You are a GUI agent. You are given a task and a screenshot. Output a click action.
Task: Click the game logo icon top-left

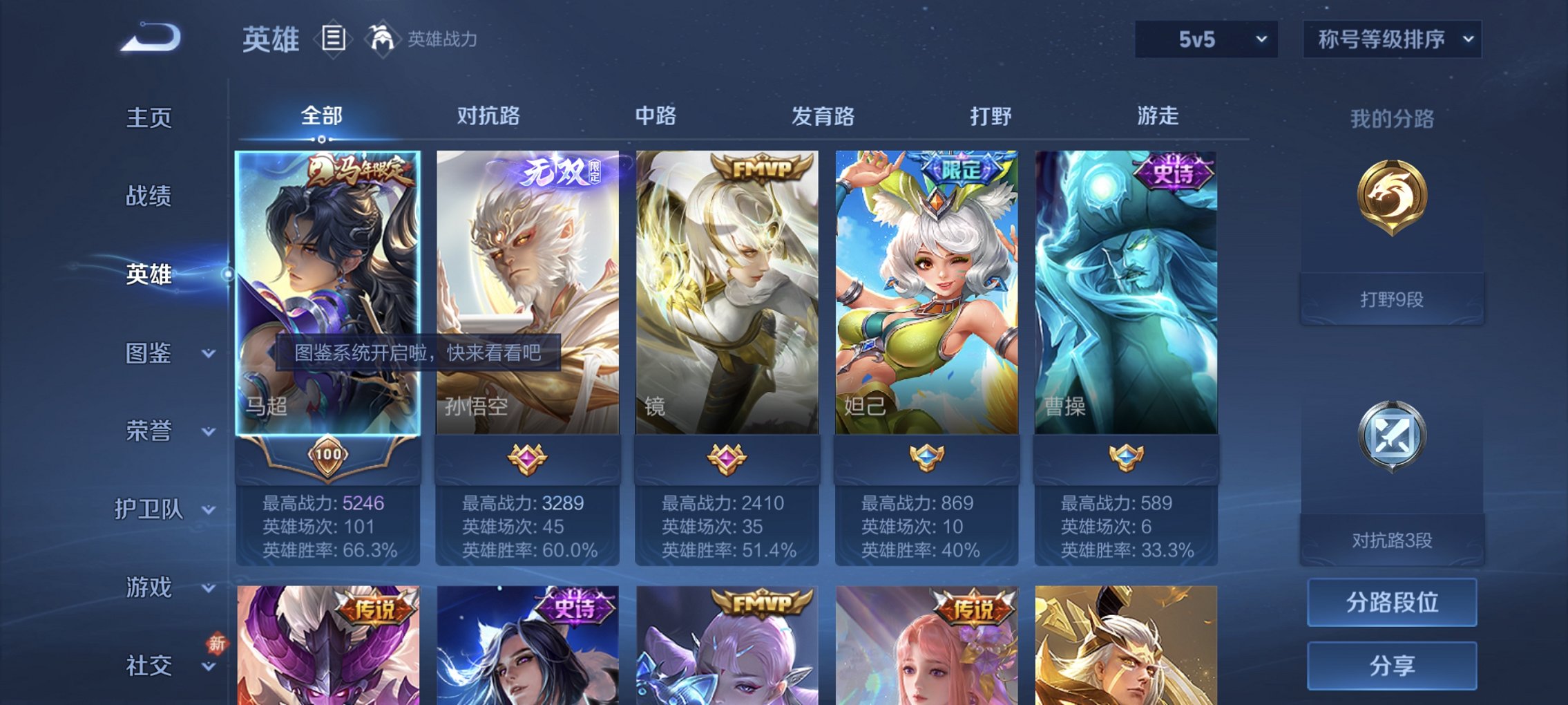147,39
